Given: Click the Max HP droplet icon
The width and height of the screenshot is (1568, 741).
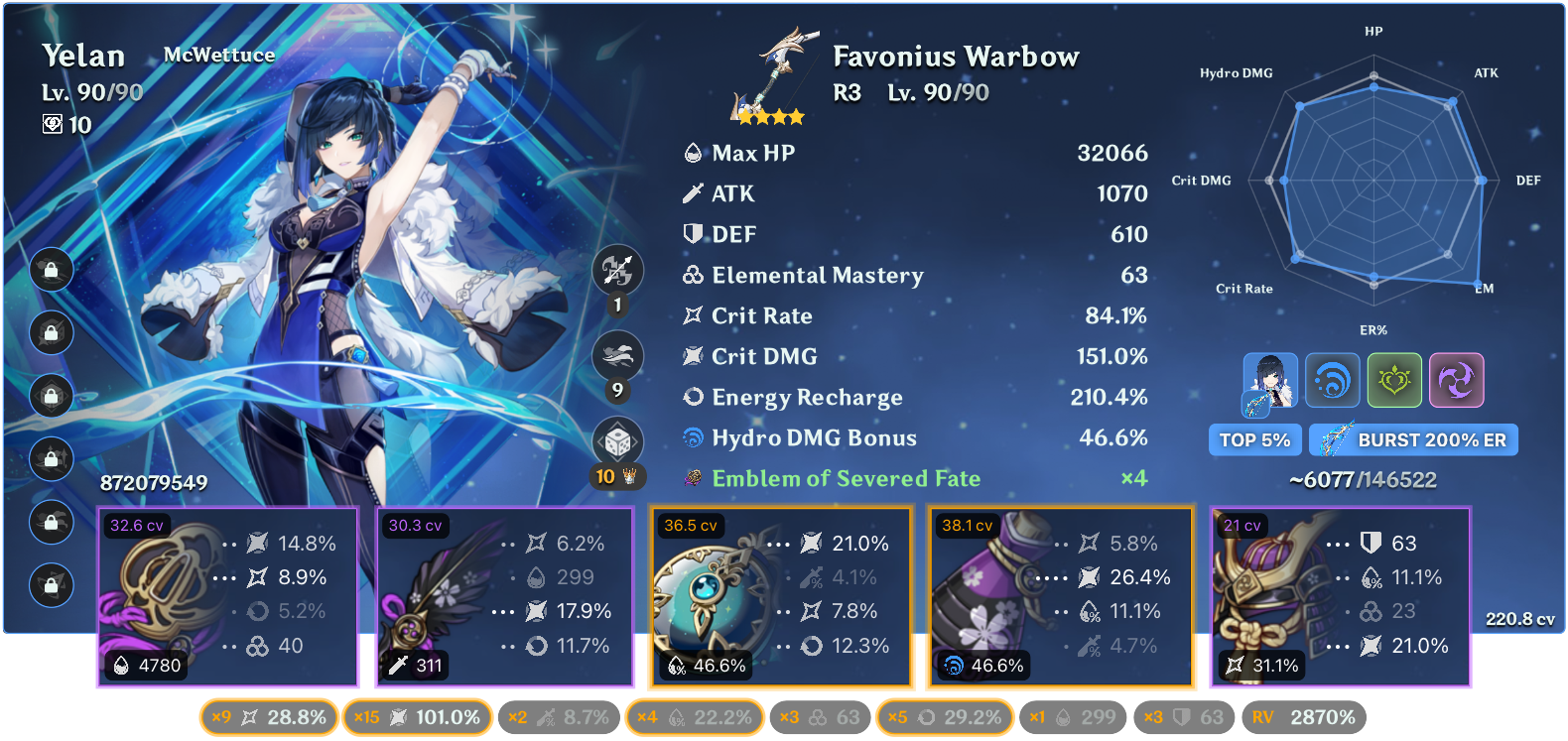Looking at the screenshot, I should click(x=693, y=153).
